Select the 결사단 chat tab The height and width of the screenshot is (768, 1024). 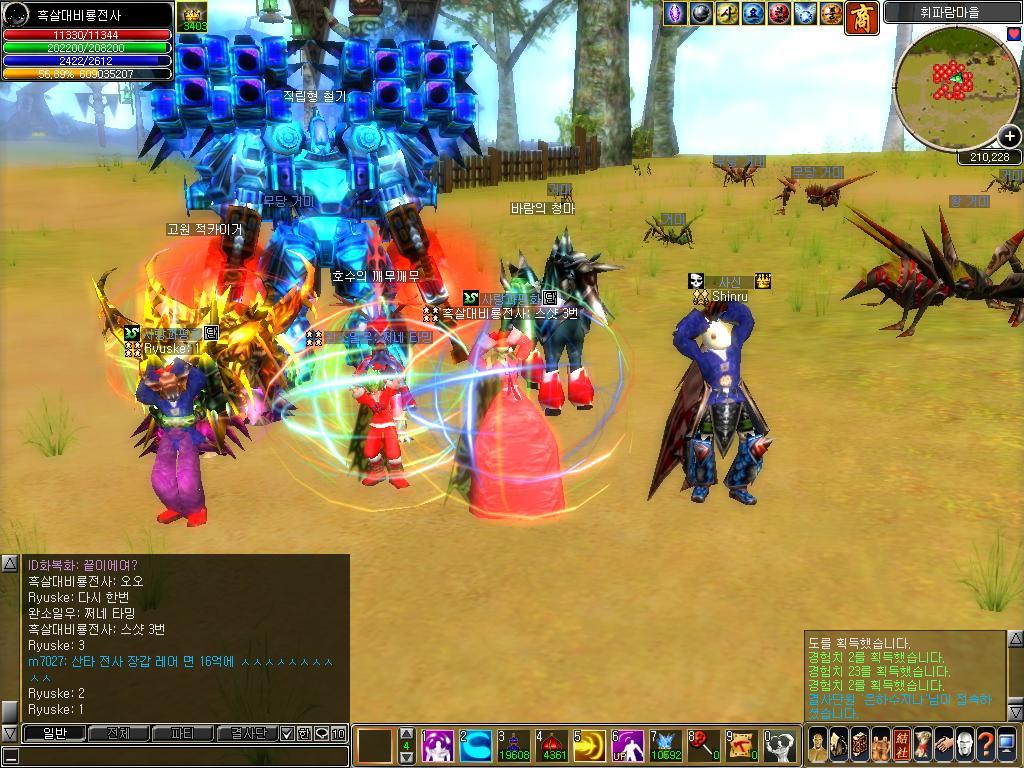[247, 733]
